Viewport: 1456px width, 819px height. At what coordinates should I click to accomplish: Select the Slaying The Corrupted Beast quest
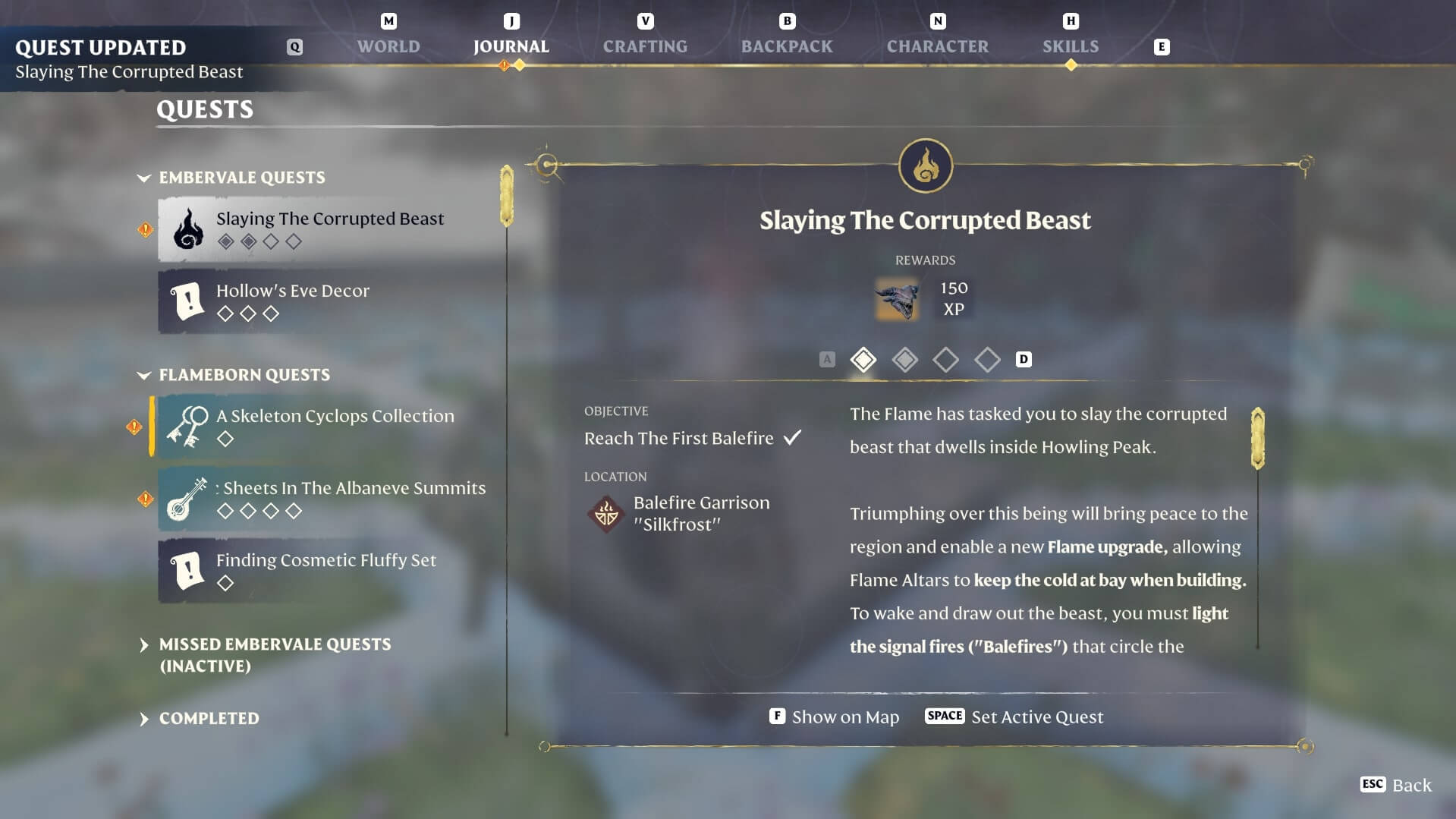[329, 228]
